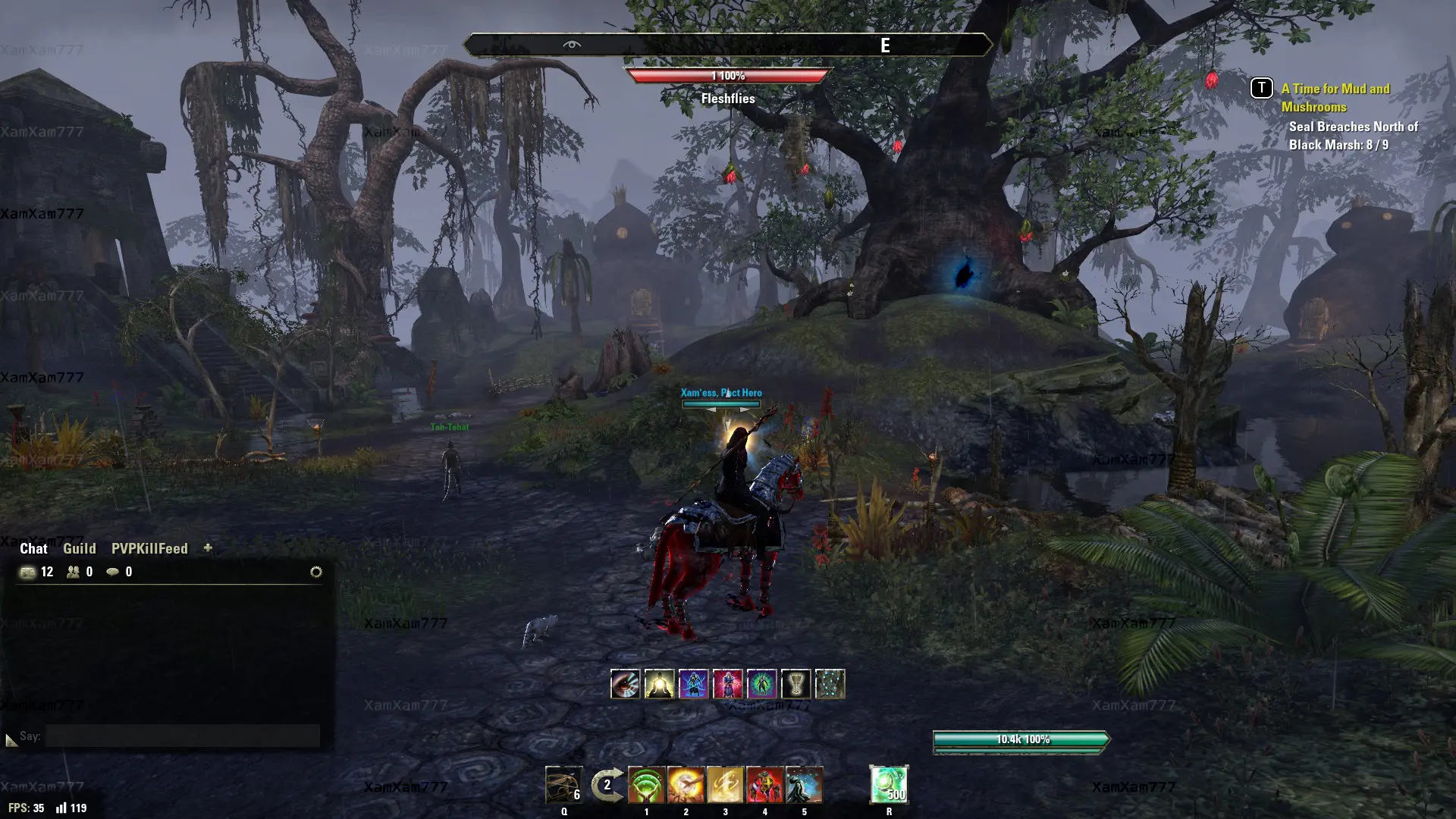The width and height of the screenshot is (1456, 819).
Task: Click the speech bubble notifications icon
Action: [113, 572]
